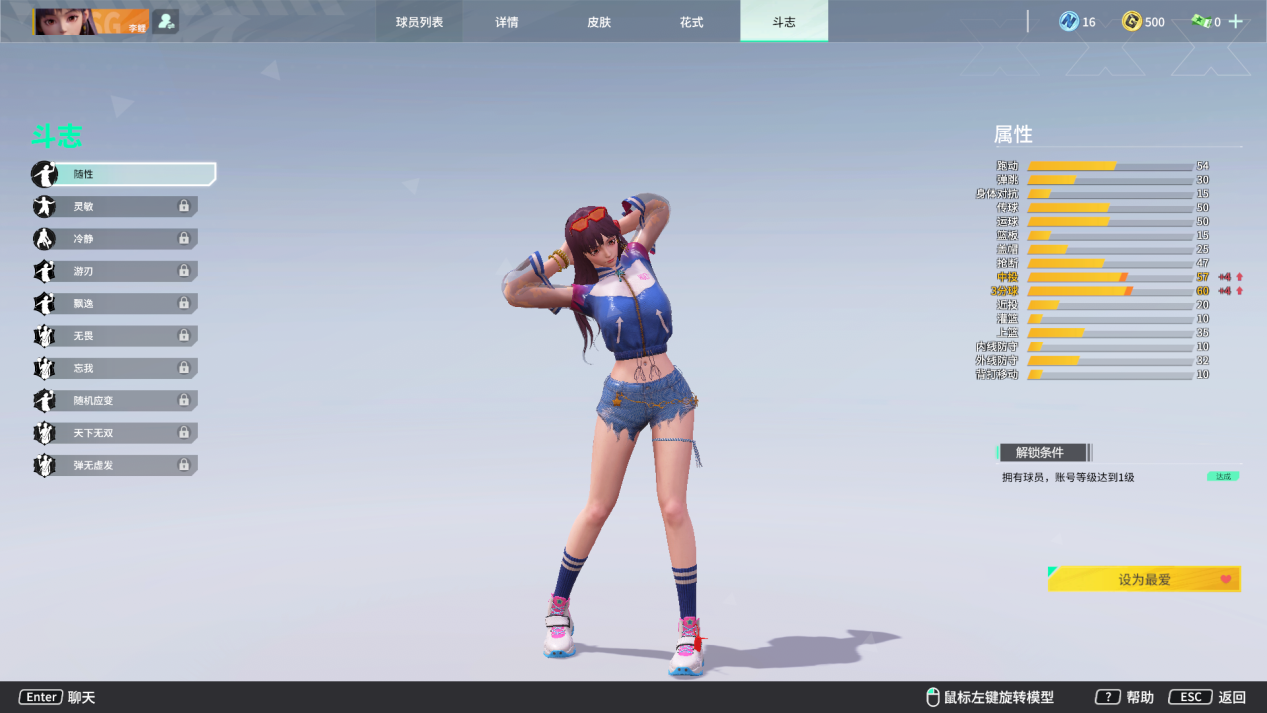The image size is (1267, 713).
Task: Go back with the 返回 button
Action: tap(1208, 697)
